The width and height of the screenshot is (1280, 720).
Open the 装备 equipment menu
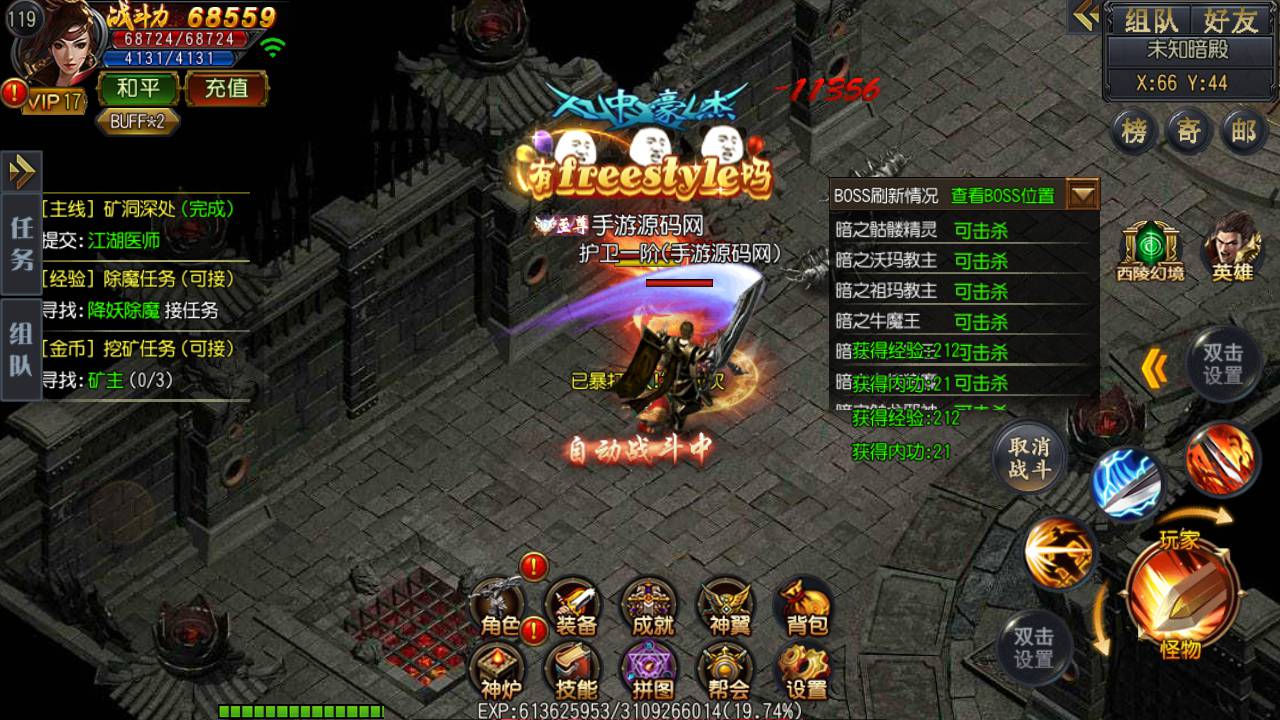click(575, 607)
